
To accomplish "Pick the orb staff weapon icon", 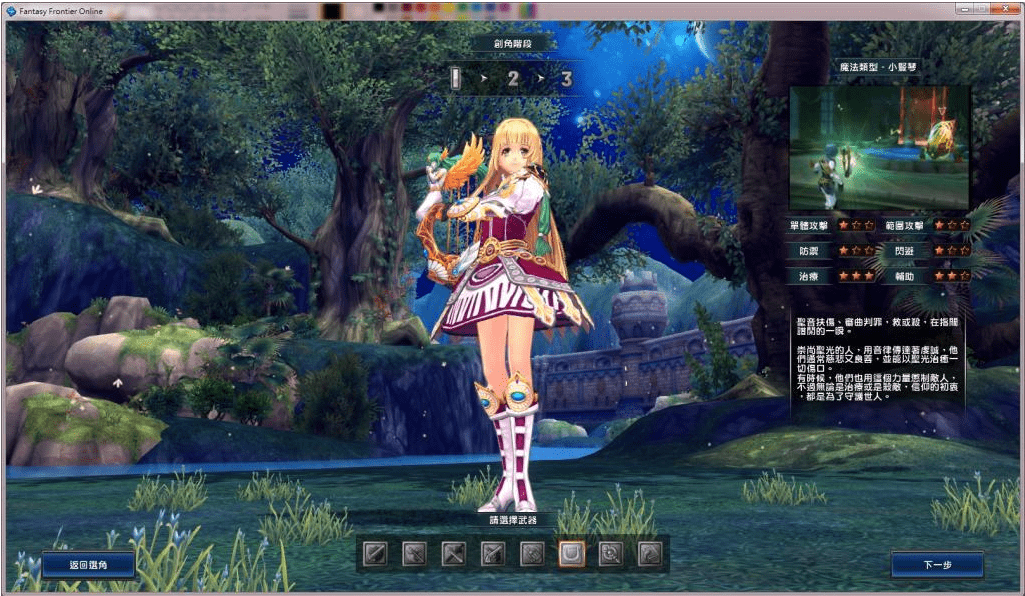I will click(610, 553).
